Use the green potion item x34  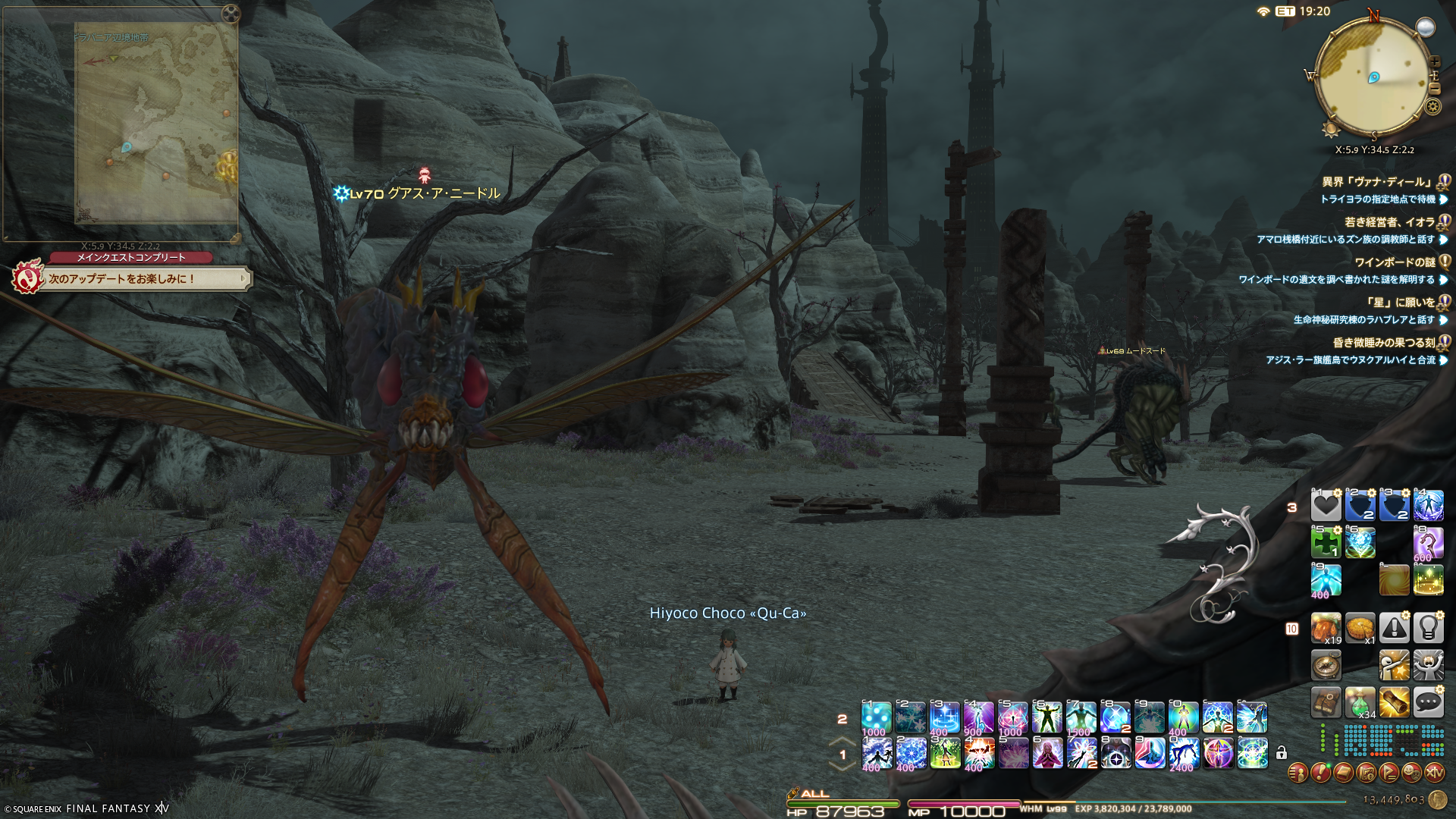click(1360, 703)
